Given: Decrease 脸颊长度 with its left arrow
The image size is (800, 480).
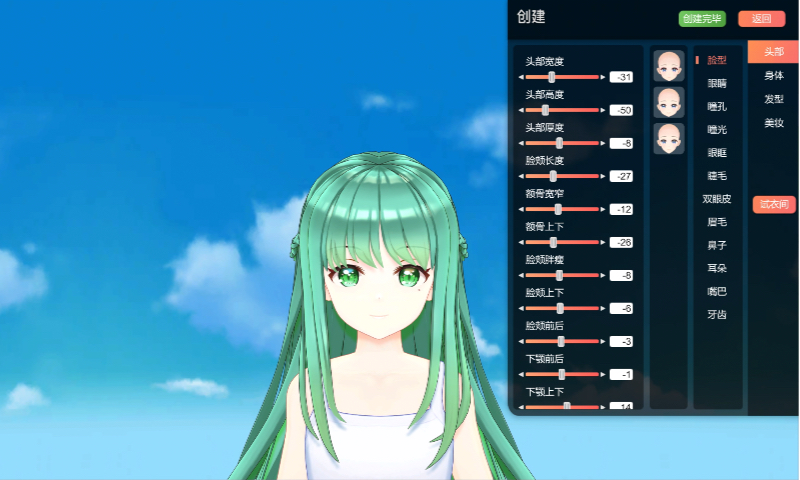Looking at the screenshot, I should pos(520,176).
